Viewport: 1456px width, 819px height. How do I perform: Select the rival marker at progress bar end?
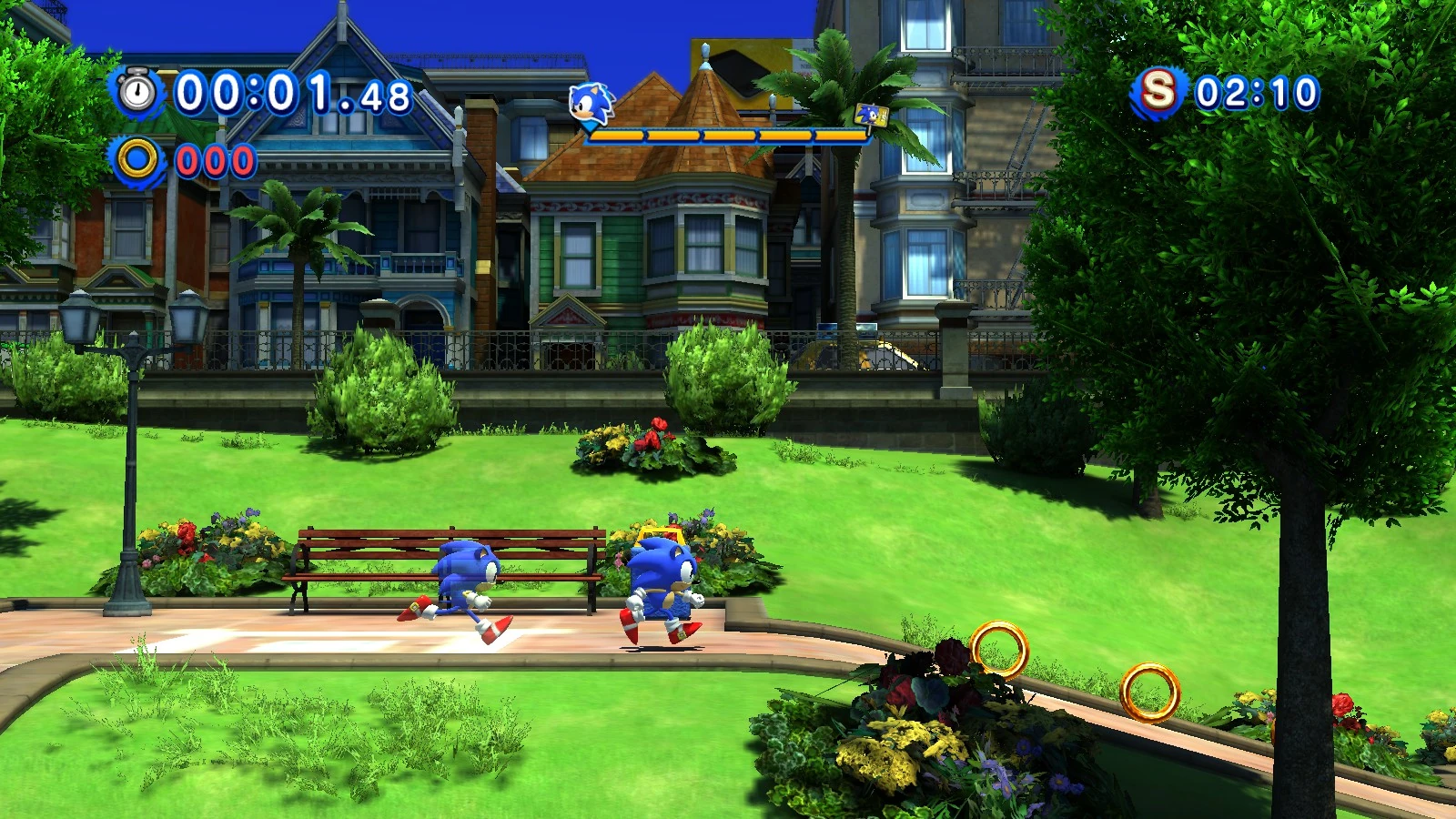click(870, 116)
